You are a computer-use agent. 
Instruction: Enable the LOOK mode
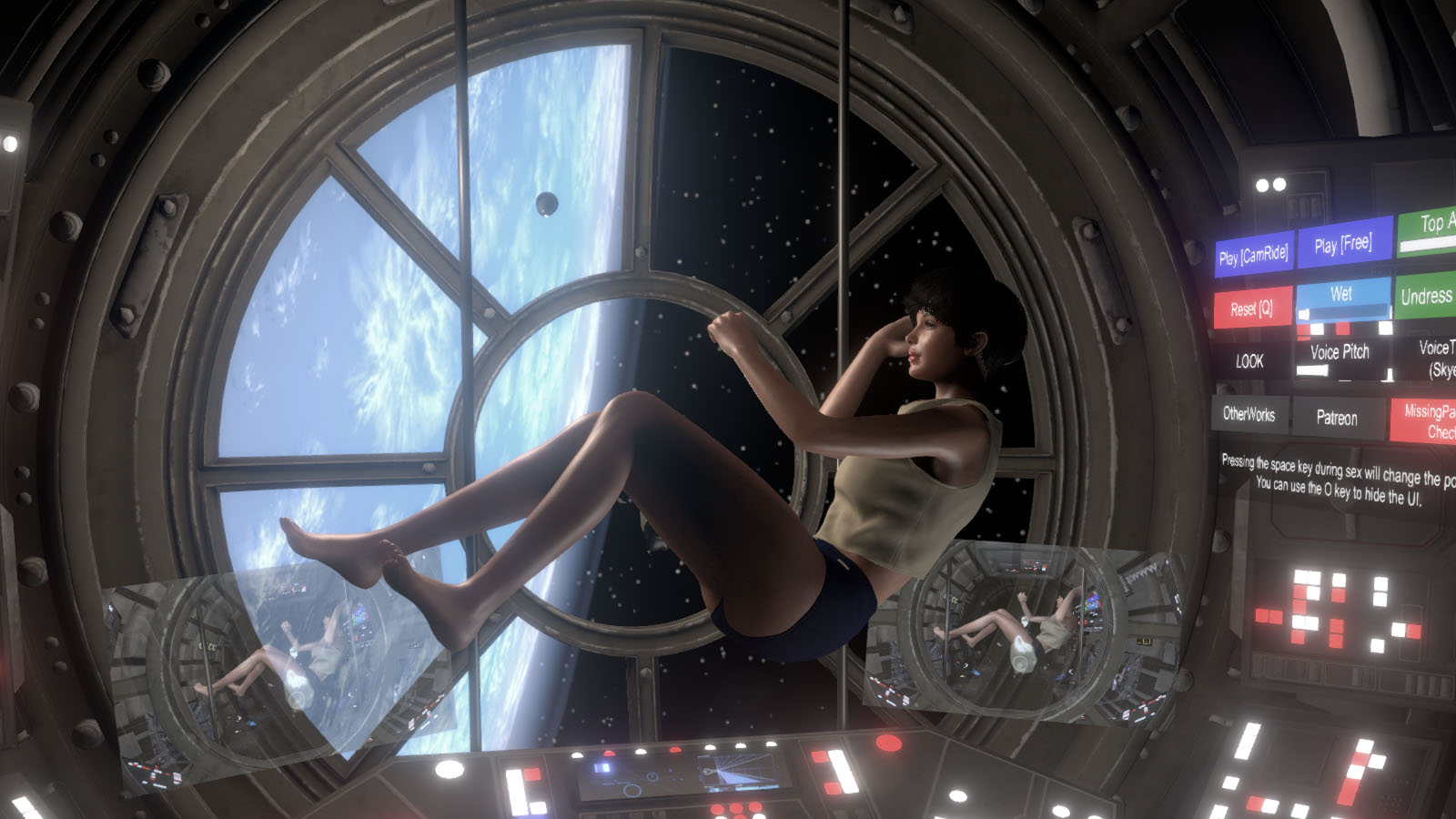1250,361
